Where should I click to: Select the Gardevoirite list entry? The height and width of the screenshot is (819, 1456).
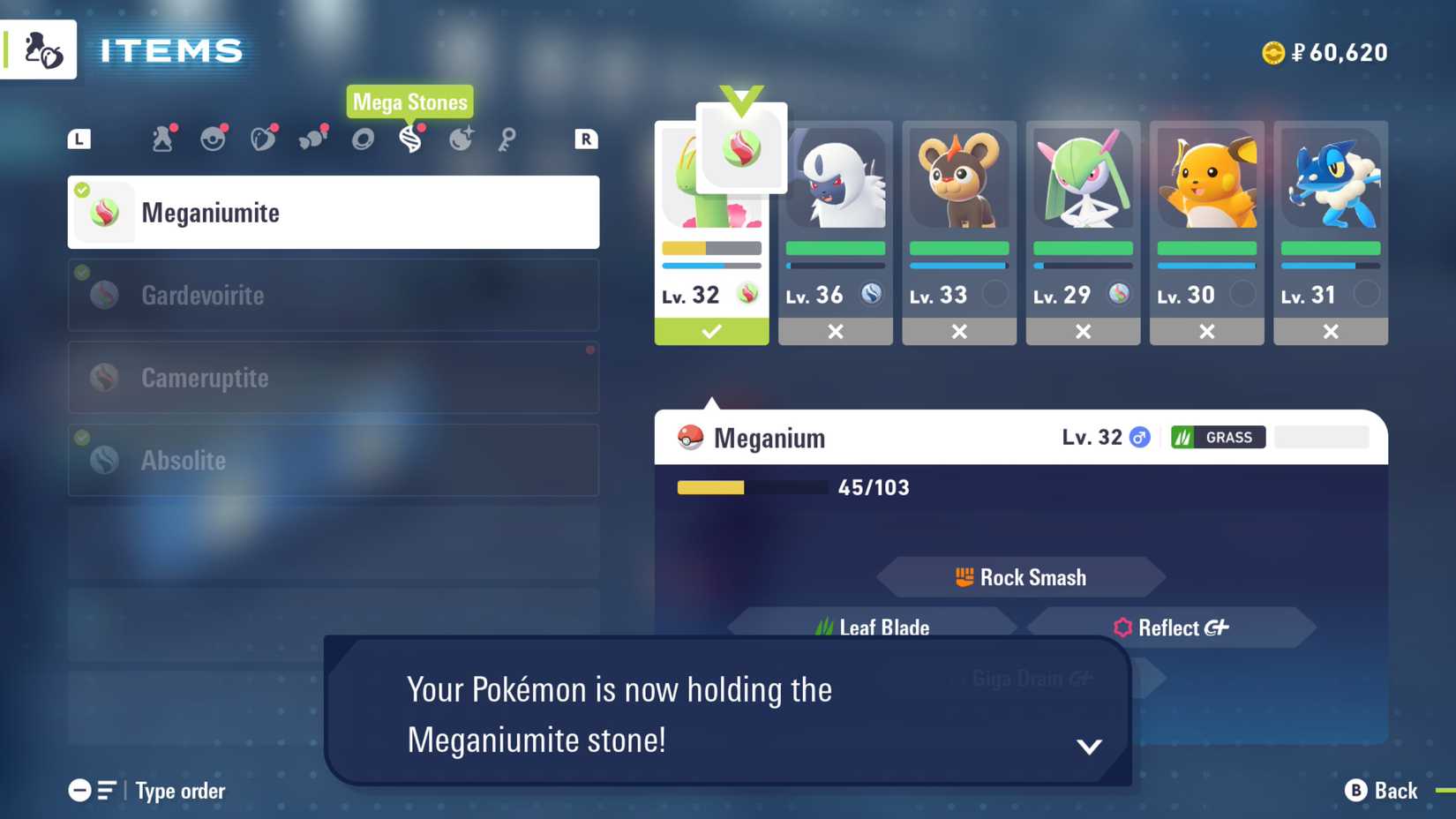(x=333, y=295)
